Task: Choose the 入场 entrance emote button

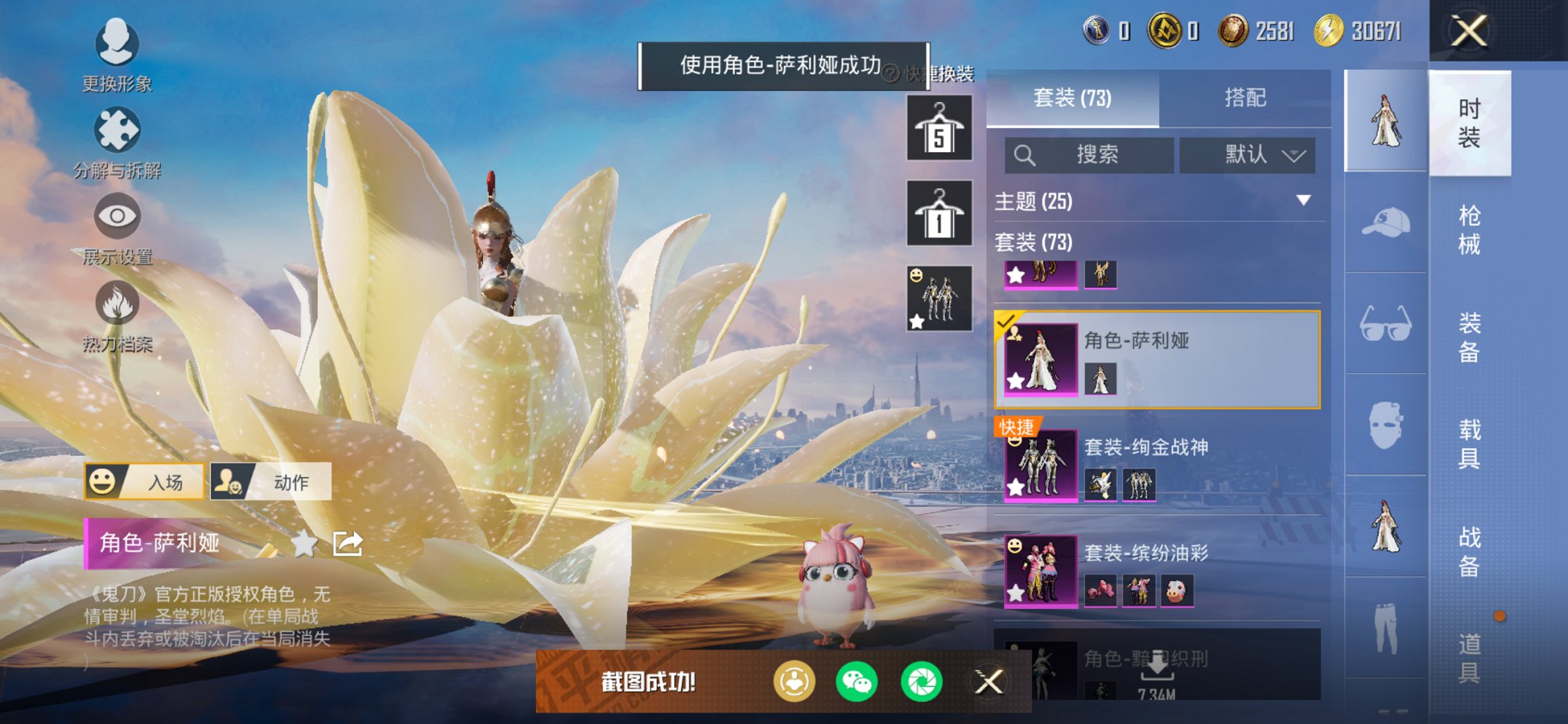Action: (x=144, y=481)
